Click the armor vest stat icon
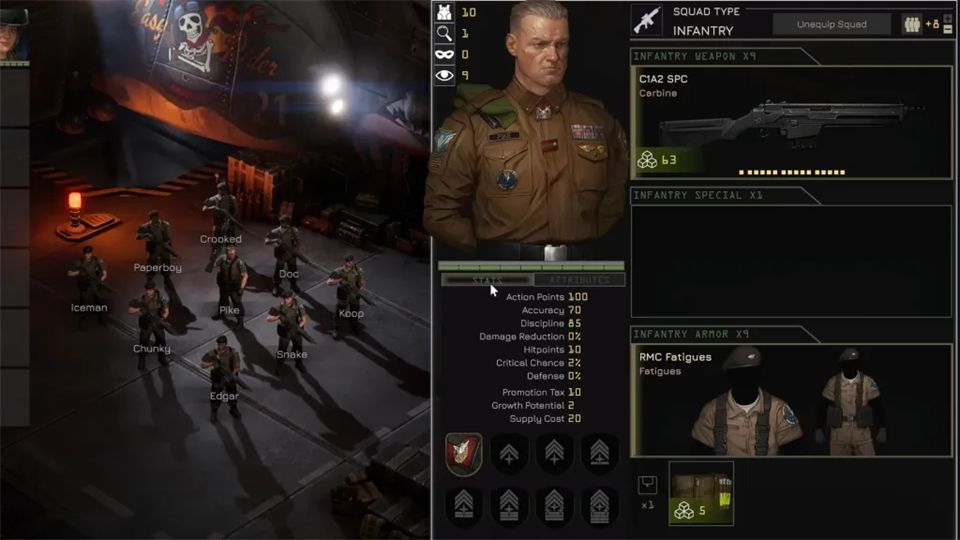This screenshot has height=540, width=960. coord(445,12)
